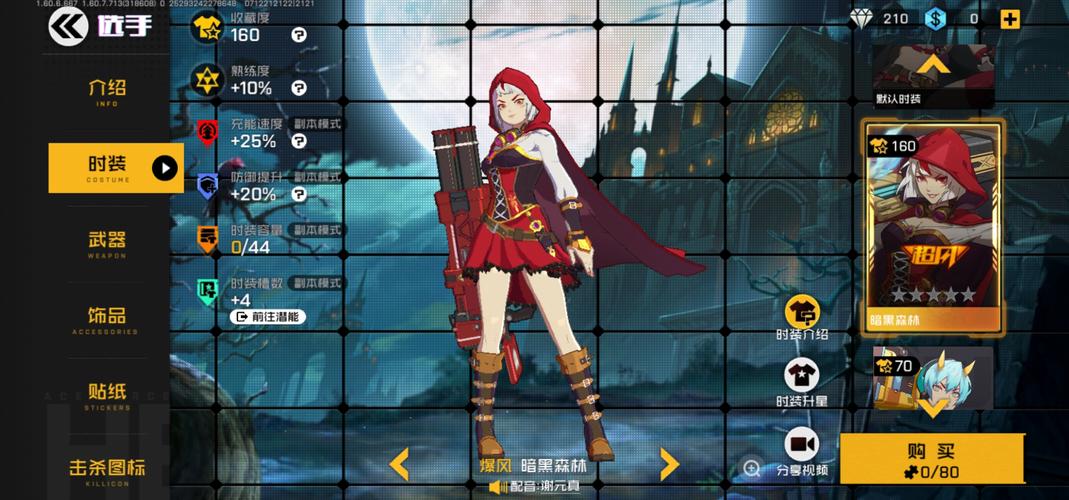
Task: Buy the costume with 购买 button
Action: (x=932, y=459)
